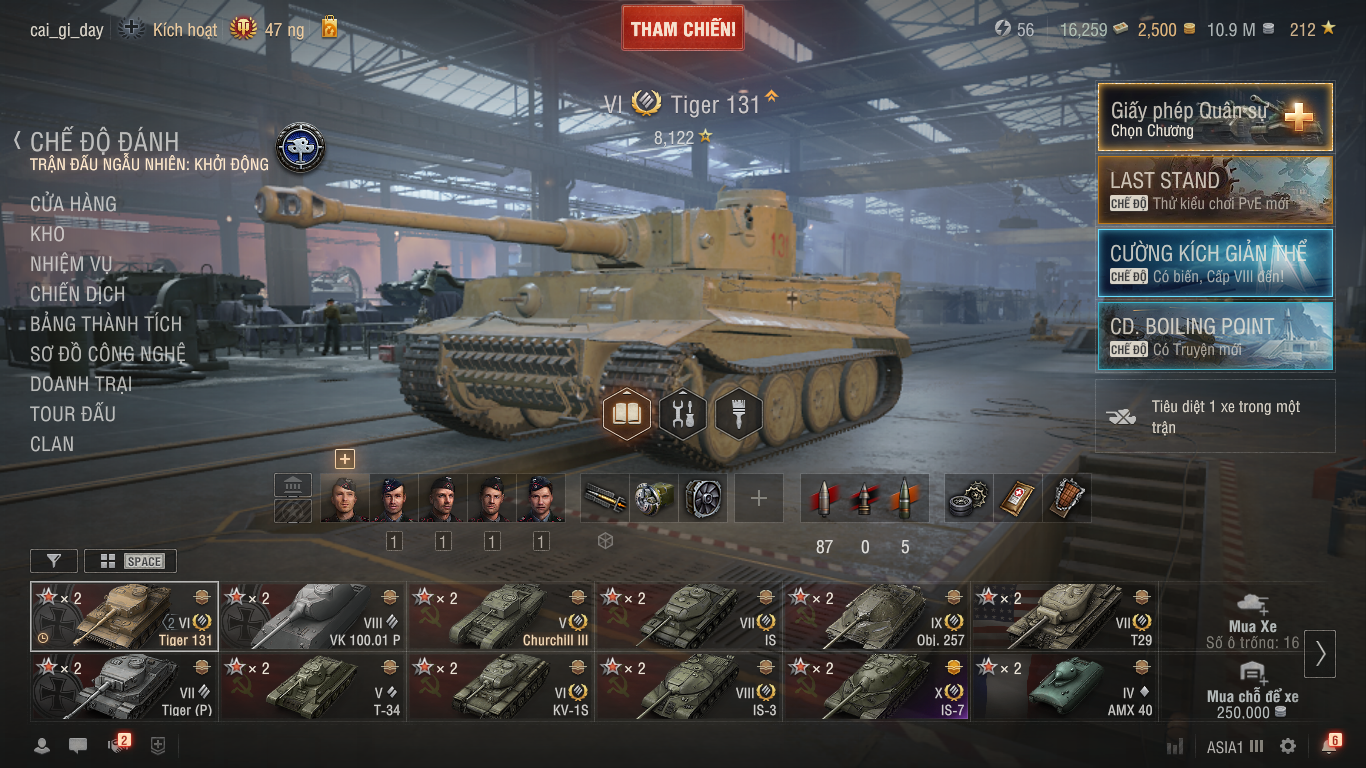
Task: Show next page of tank carousel
Action: pos(1320,653)
